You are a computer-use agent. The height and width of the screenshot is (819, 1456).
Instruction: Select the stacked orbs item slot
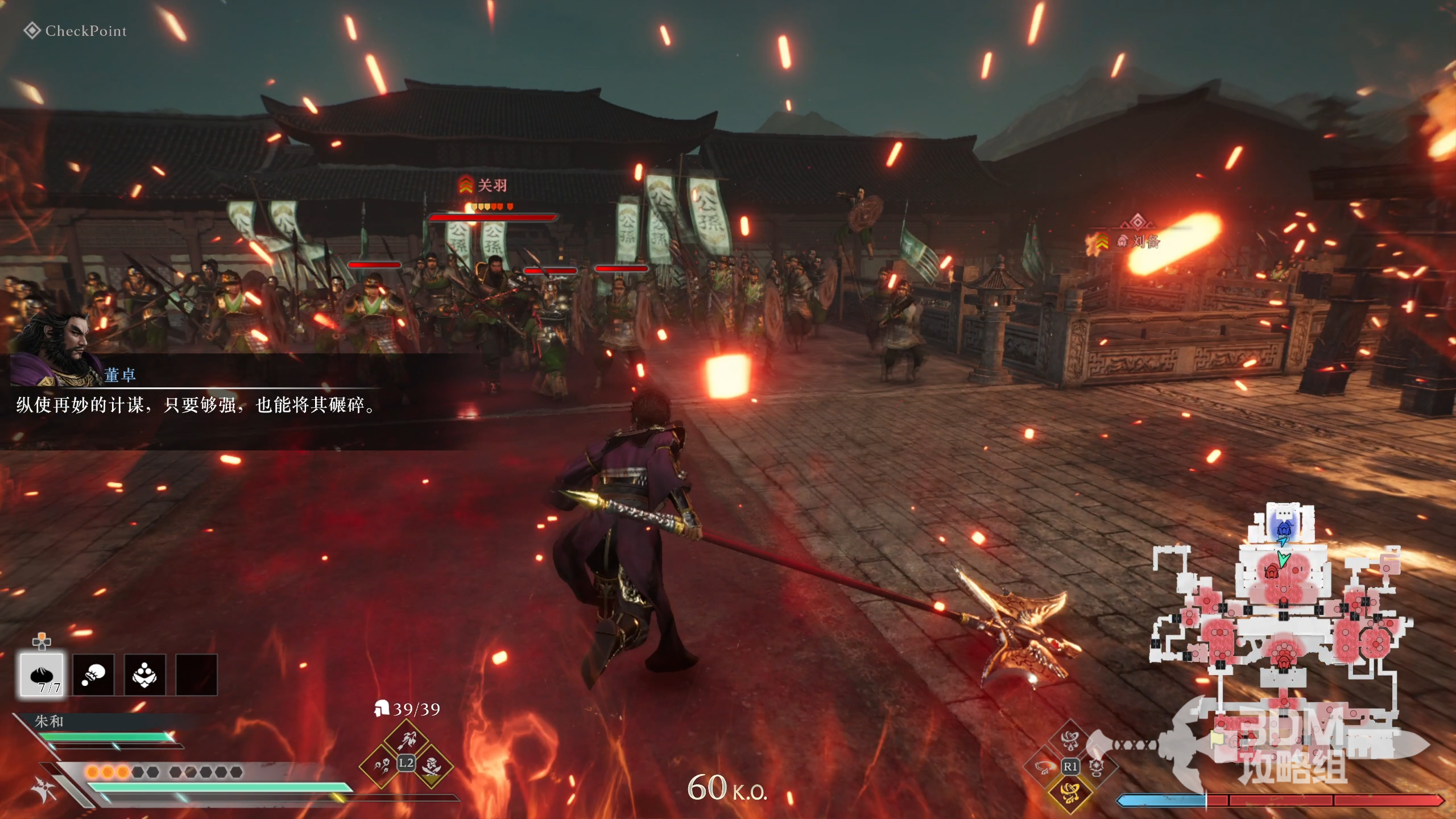point(144,675)
